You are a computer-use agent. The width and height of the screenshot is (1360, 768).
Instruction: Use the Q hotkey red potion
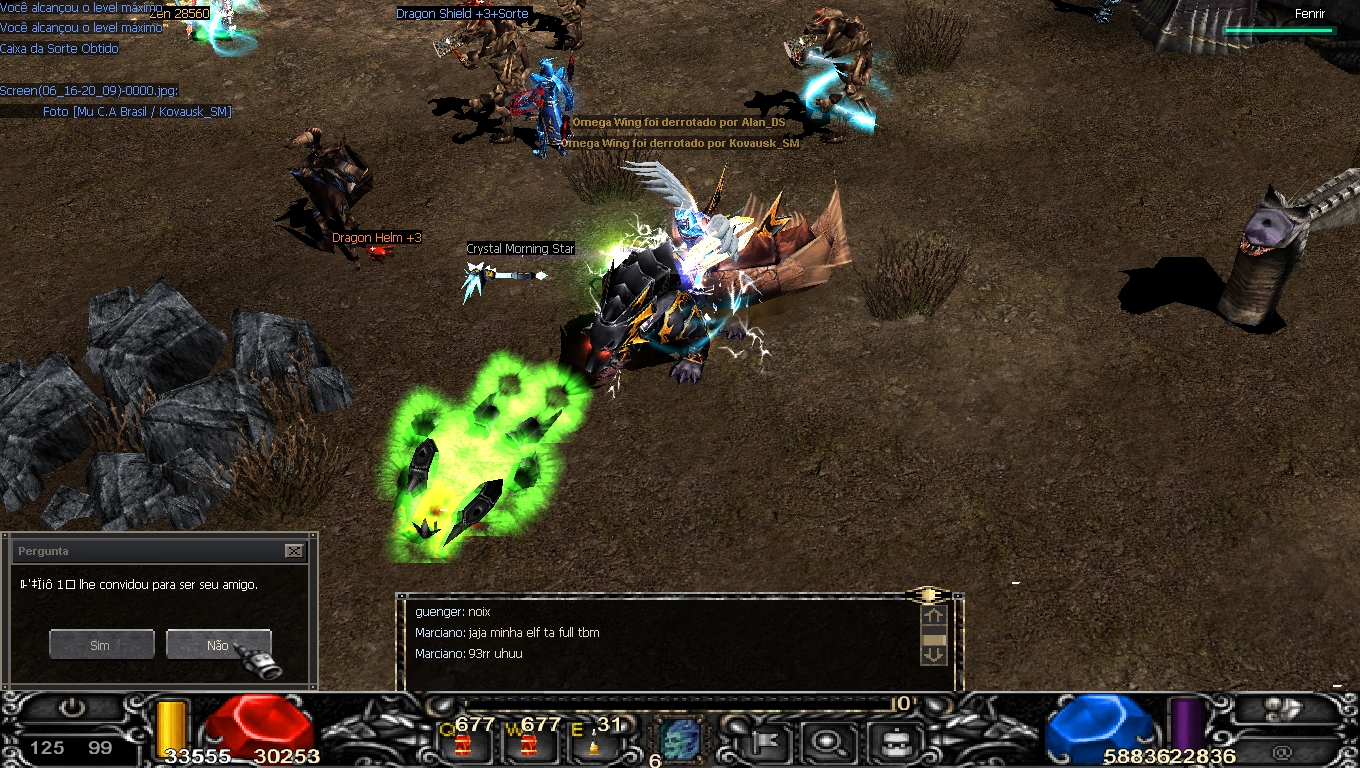pyautogui.click(x=464, y=744)
